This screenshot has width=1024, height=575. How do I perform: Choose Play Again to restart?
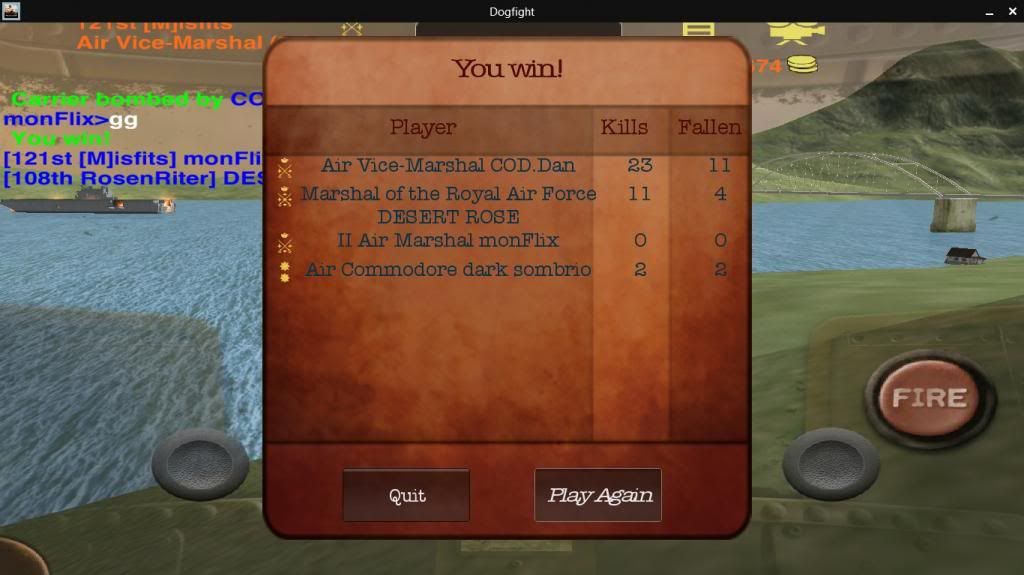pos(598,495)
